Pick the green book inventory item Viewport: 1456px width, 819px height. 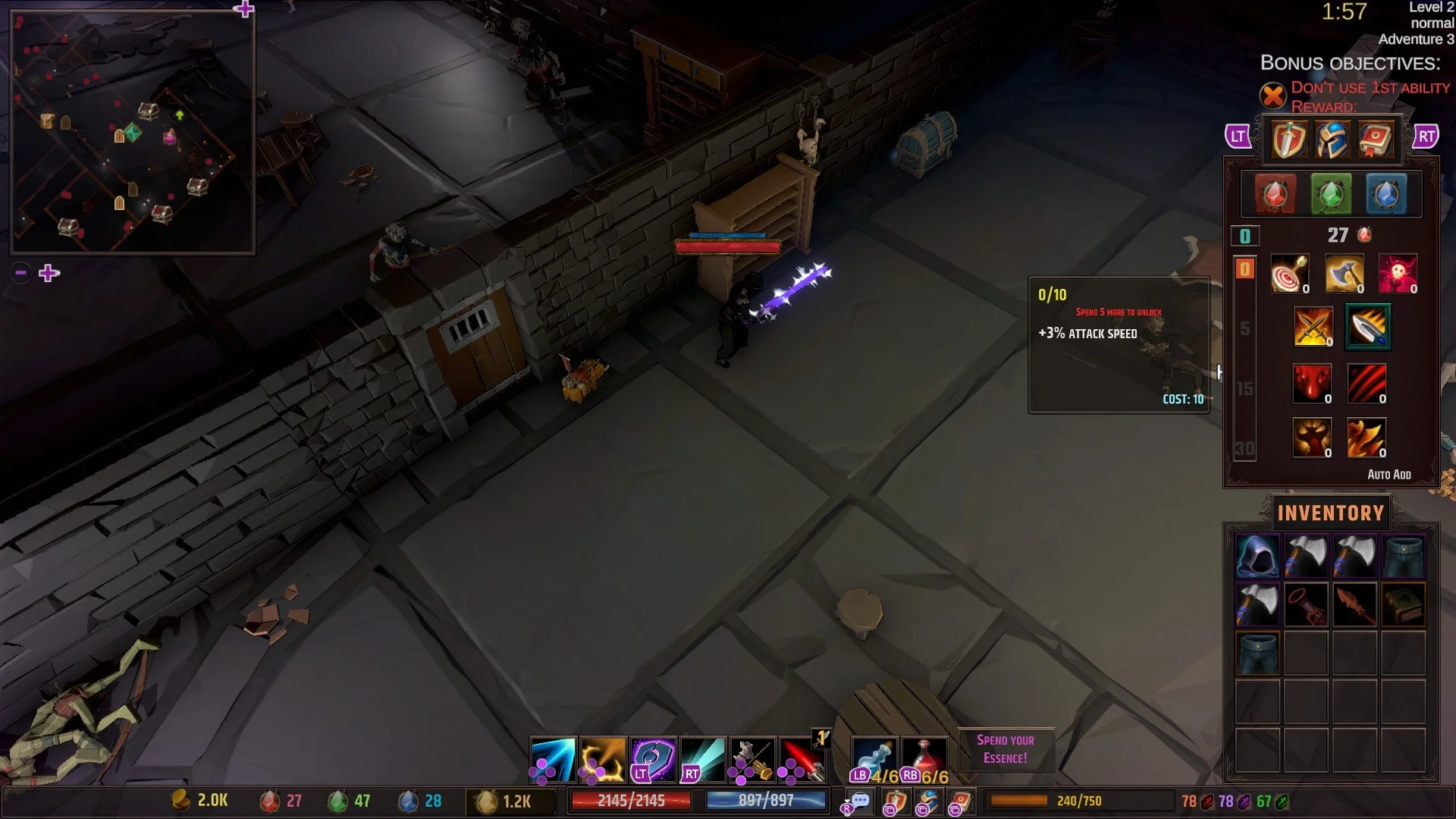tap(1403, 605)
